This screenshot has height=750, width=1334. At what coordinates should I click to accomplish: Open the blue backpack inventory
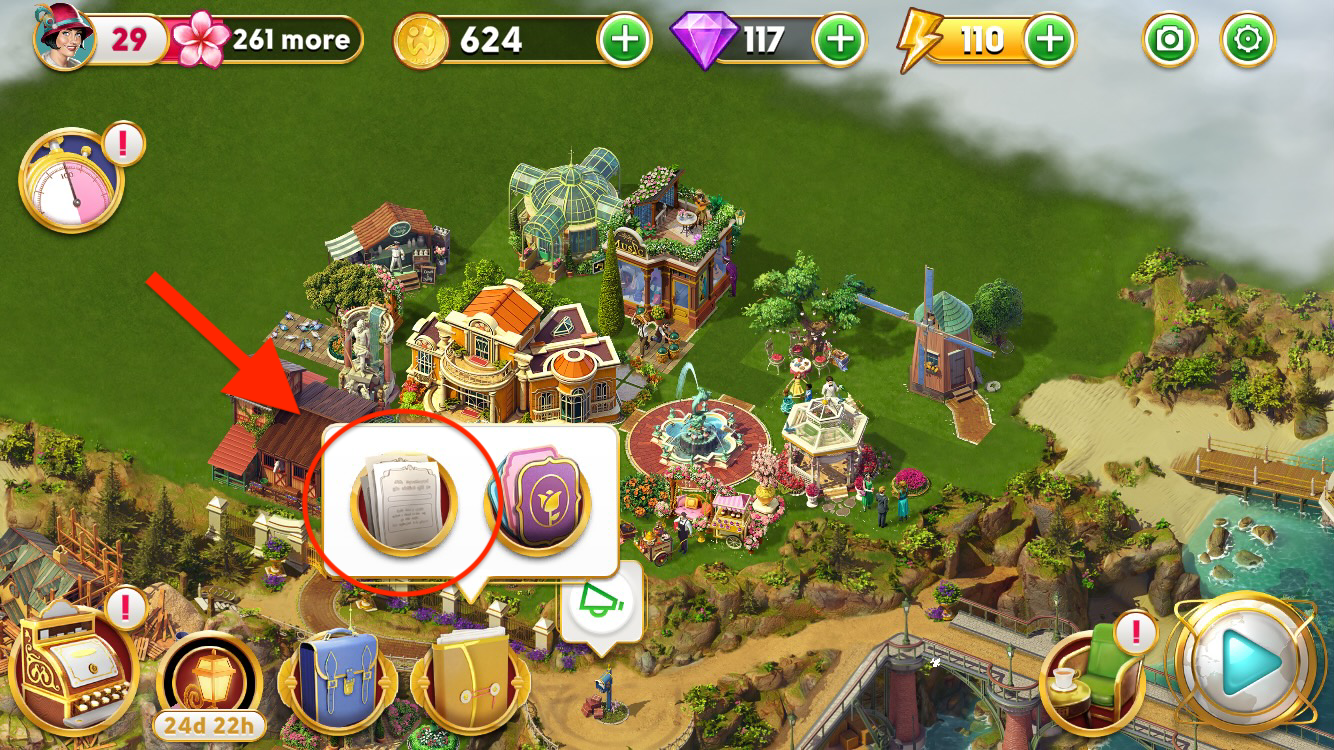[338, 680]
